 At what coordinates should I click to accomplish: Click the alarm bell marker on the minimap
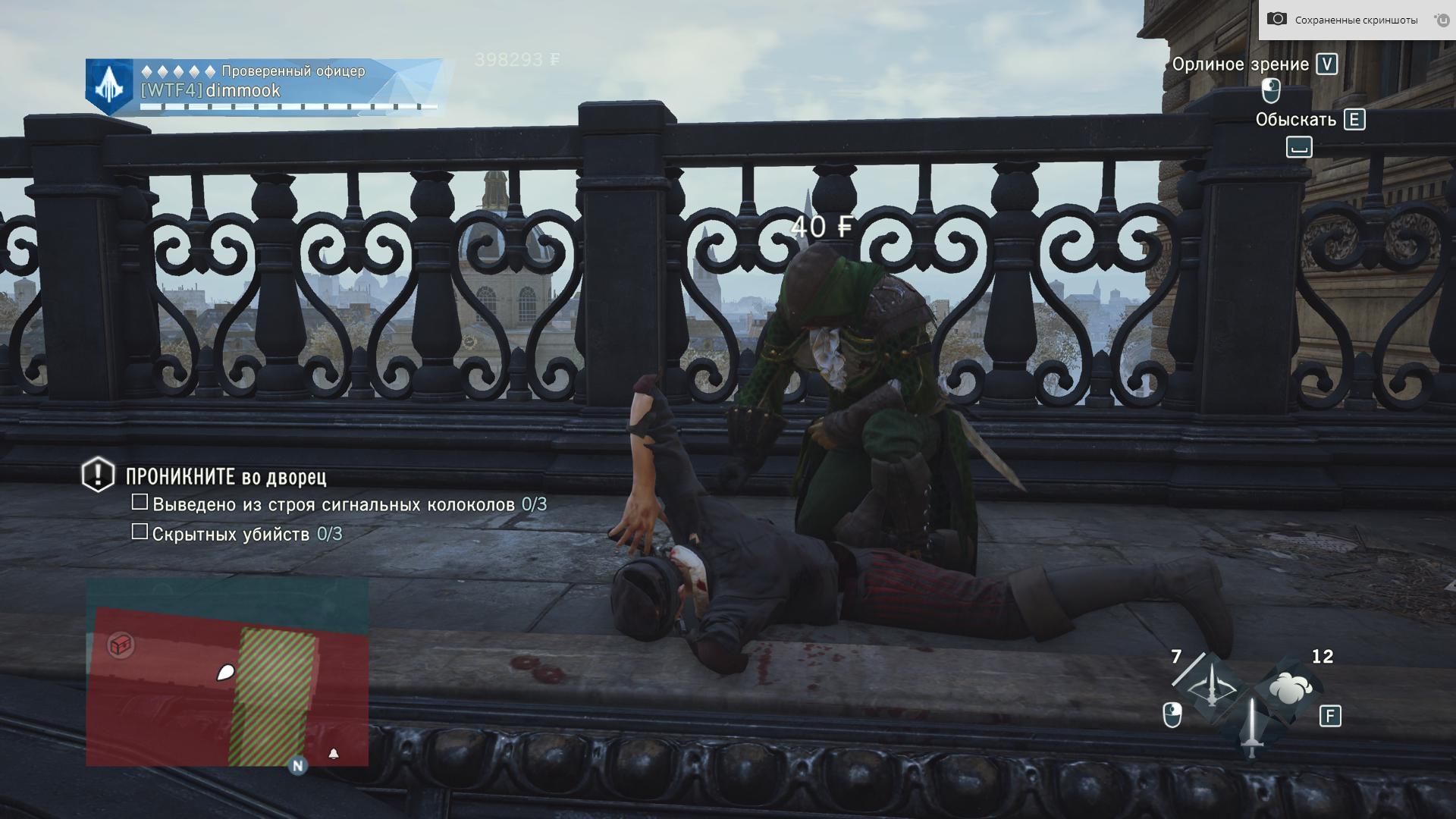pos(334,753)
